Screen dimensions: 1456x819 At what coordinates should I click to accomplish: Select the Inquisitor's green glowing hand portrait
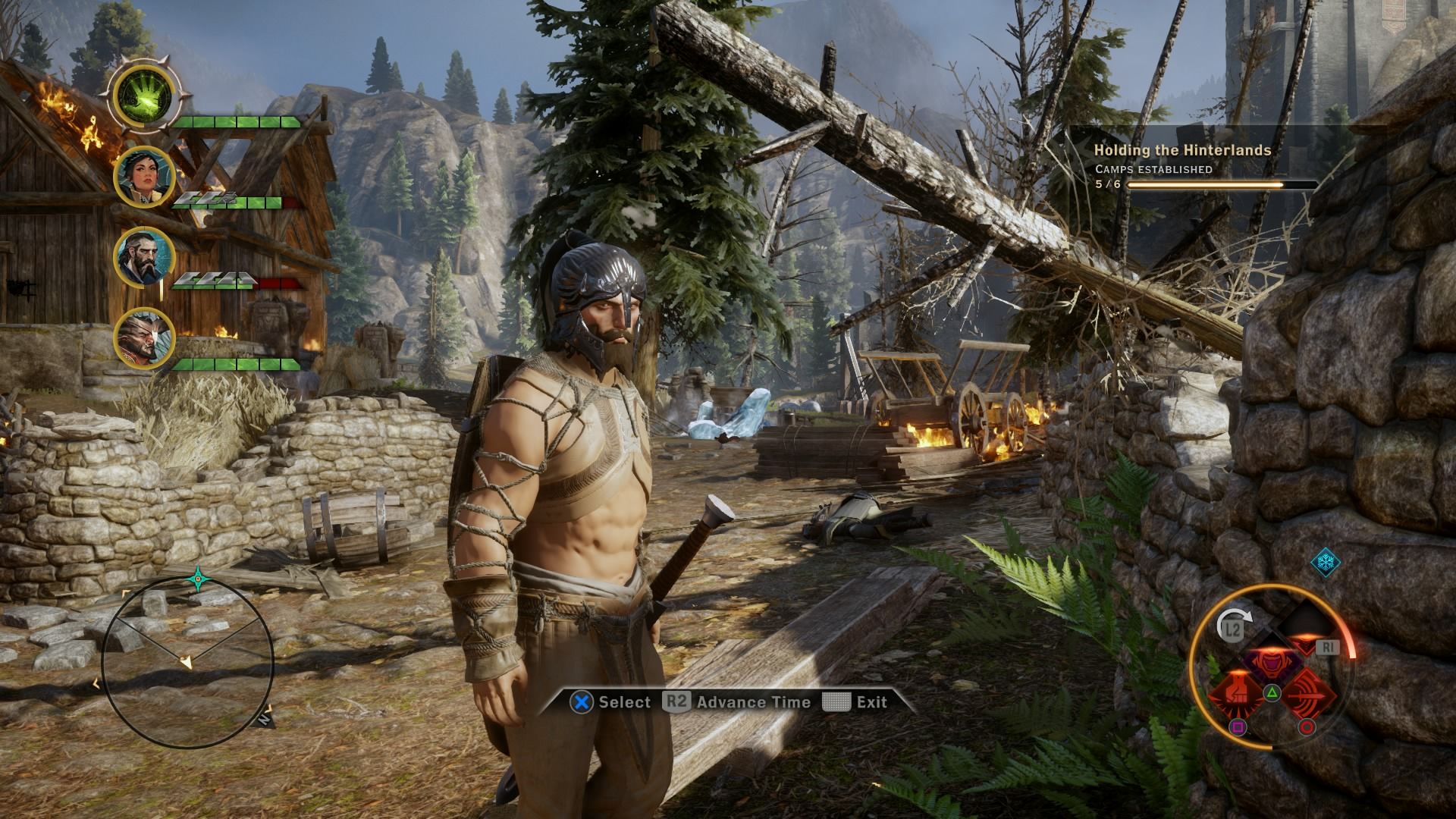pos(145,95)
